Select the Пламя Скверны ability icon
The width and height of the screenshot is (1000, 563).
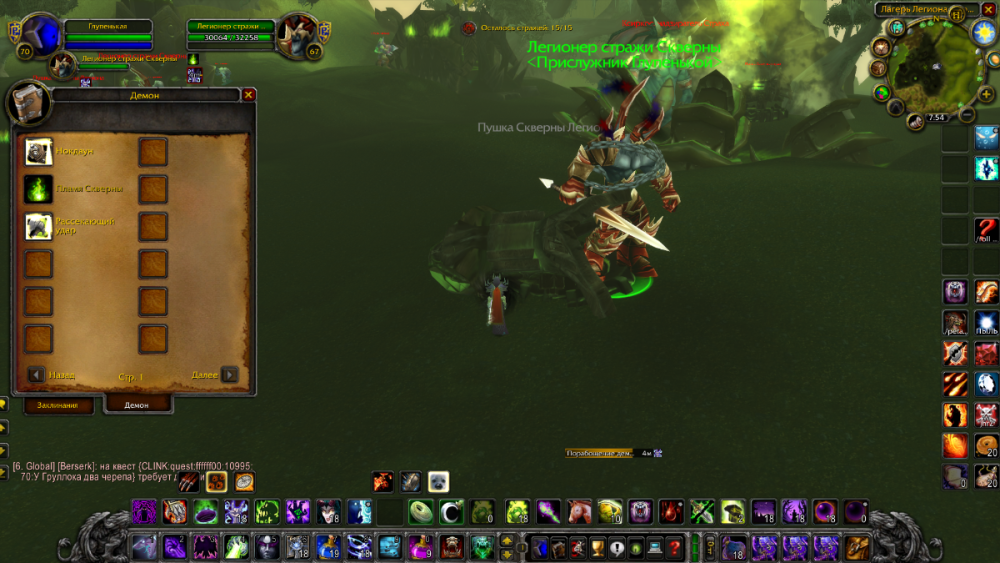pos(39,189)
